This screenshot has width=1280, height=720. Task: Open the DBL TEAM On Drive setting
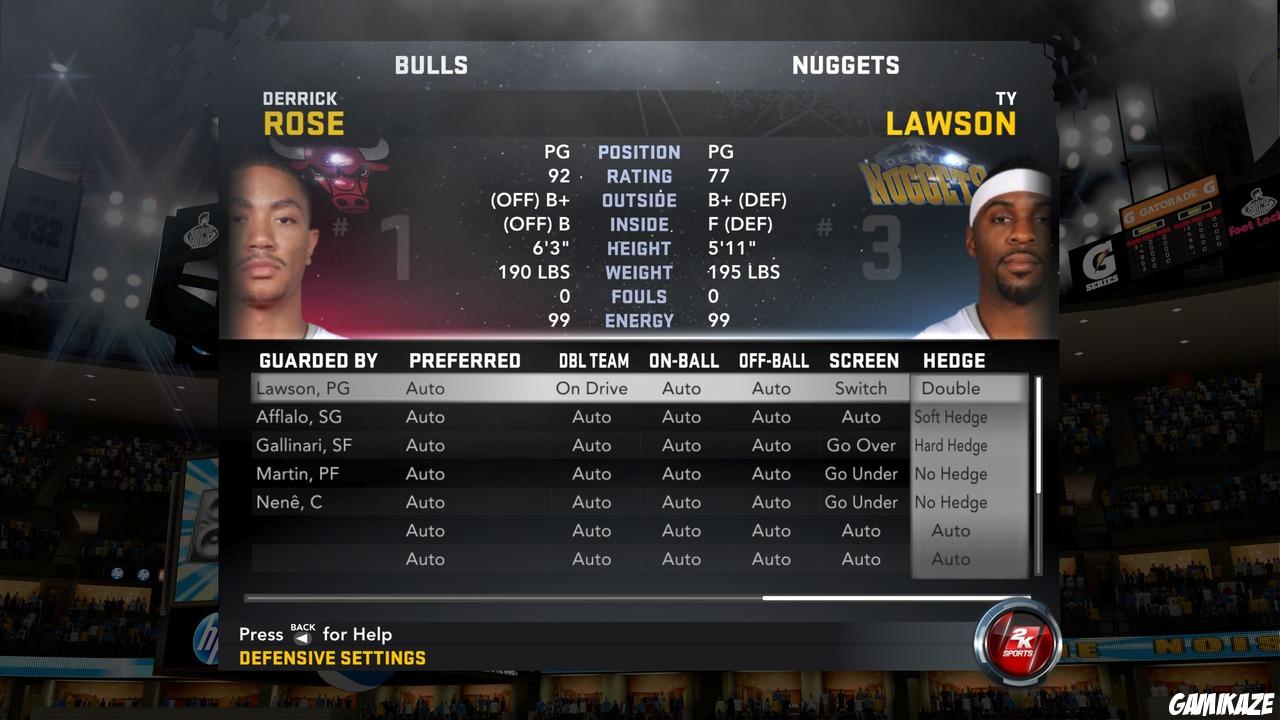[x=592, y=388]
